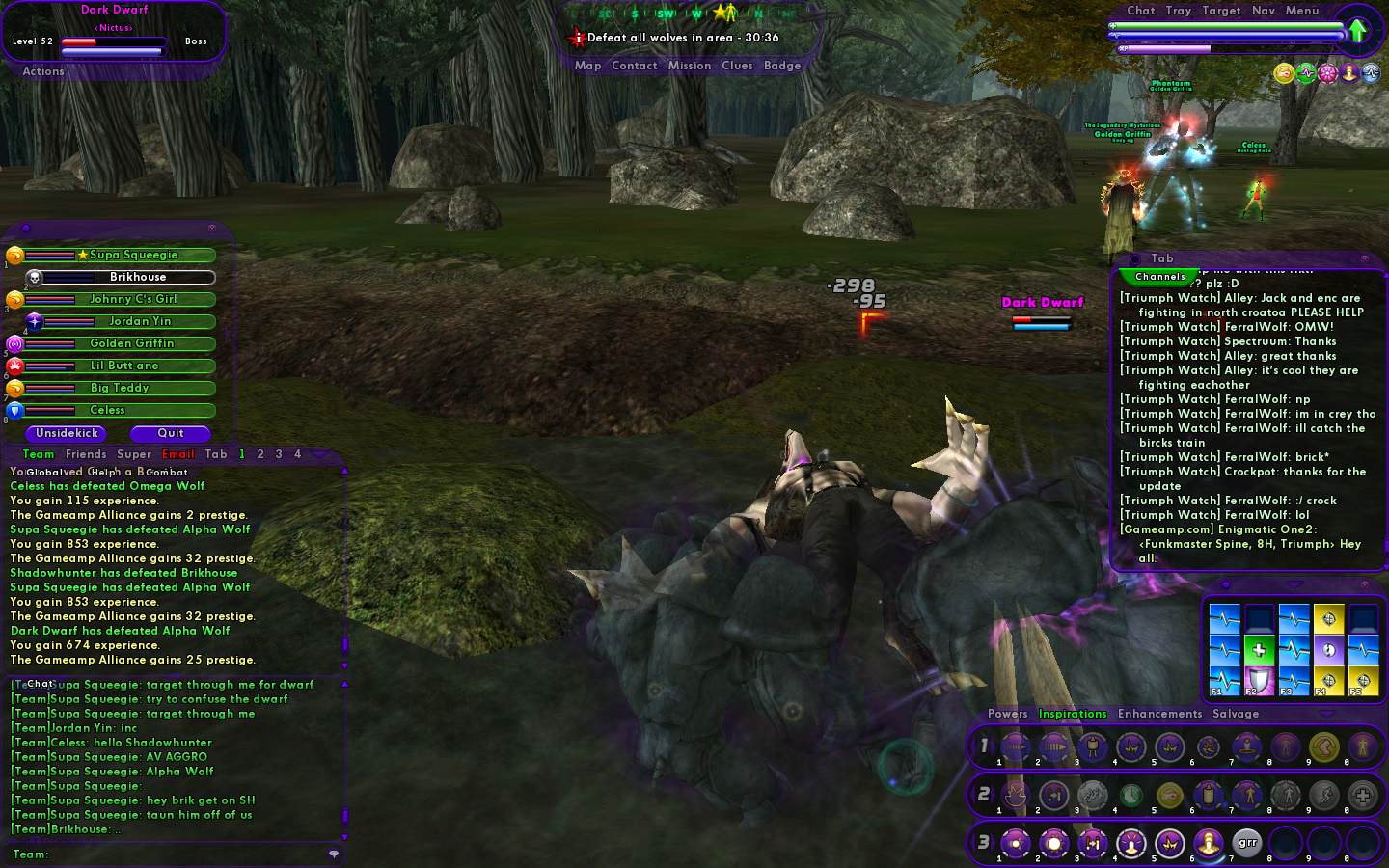Open the Map from the nav bar
Viewport: 1389px width, 868px height.
pos(587,66)
